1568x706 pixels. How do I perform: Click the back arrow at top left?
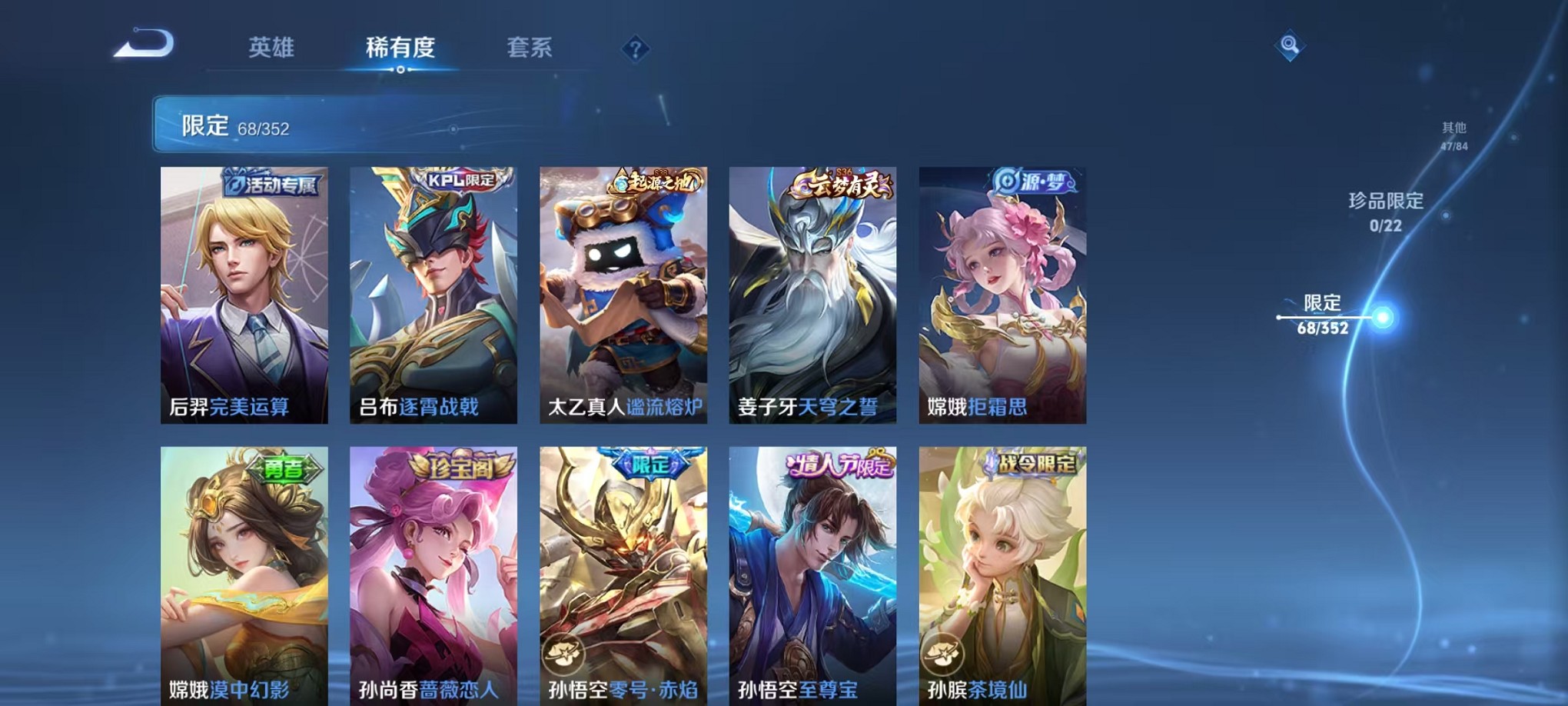click(x=144, y=44)
